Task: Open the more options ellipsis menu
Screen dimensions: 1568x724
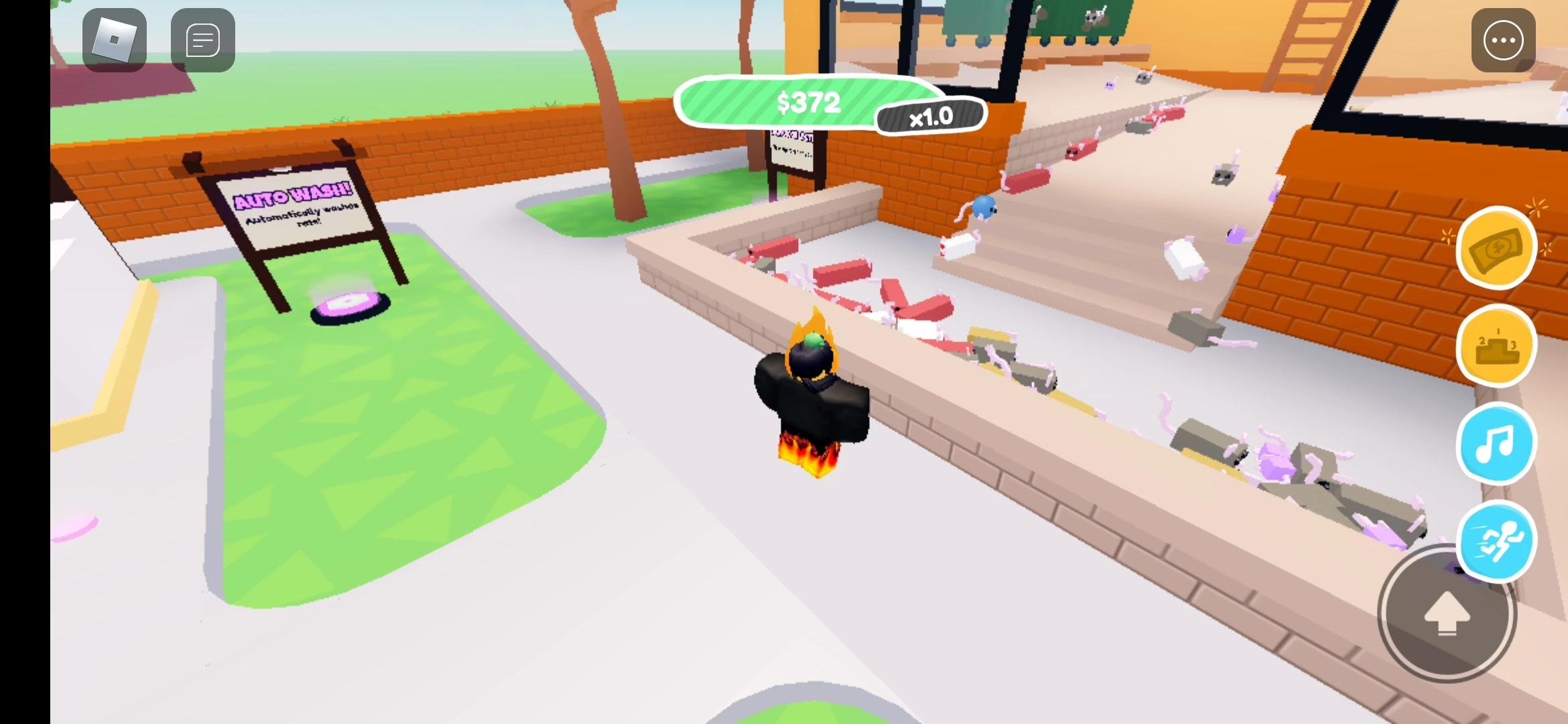Action: (1503, 40)
